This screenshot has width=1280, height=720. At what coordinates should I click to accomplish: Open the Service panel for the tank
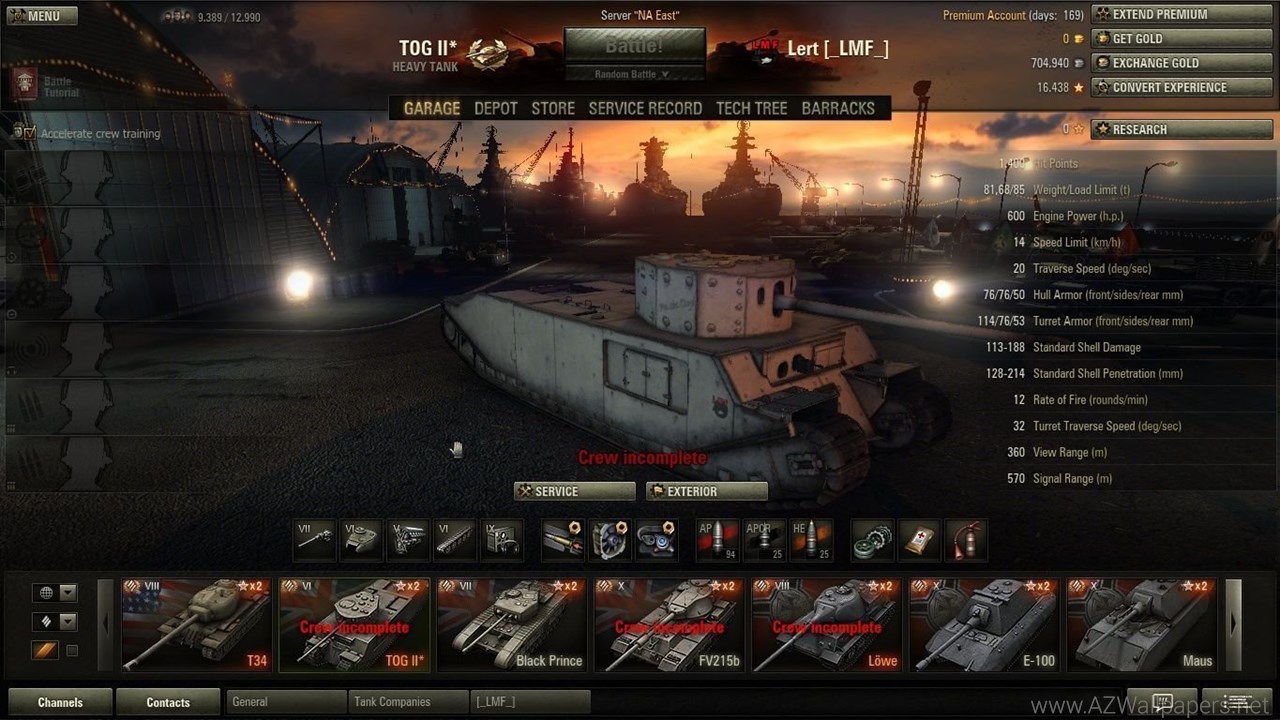[x=575, y=491]
